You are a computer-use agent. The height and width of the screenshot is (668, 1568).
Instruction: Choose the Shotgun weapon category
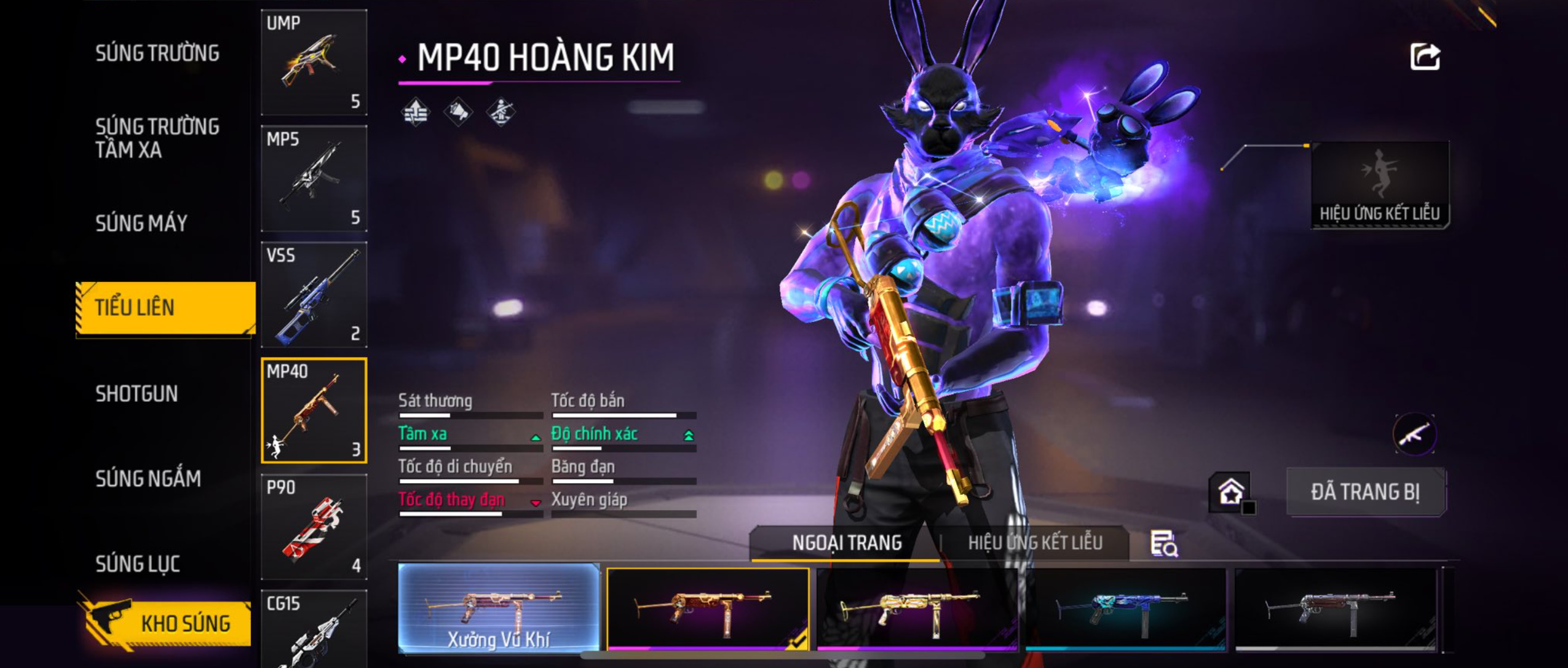point(137,394)
